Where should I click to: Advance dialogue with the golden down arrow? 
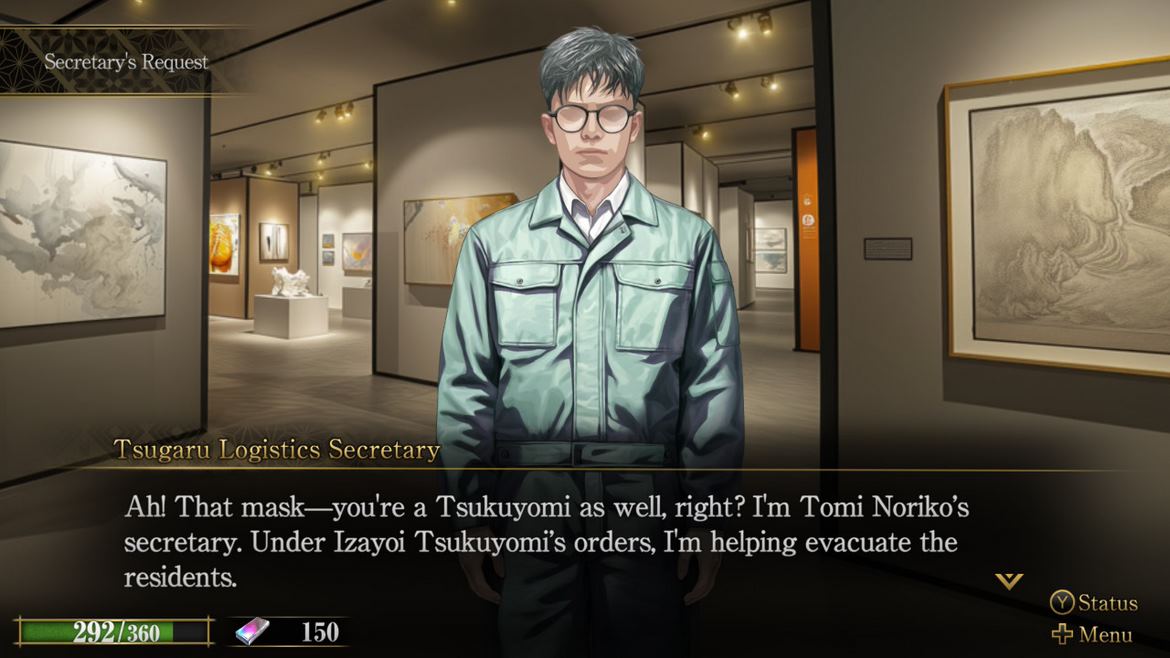coord(1008,581)
